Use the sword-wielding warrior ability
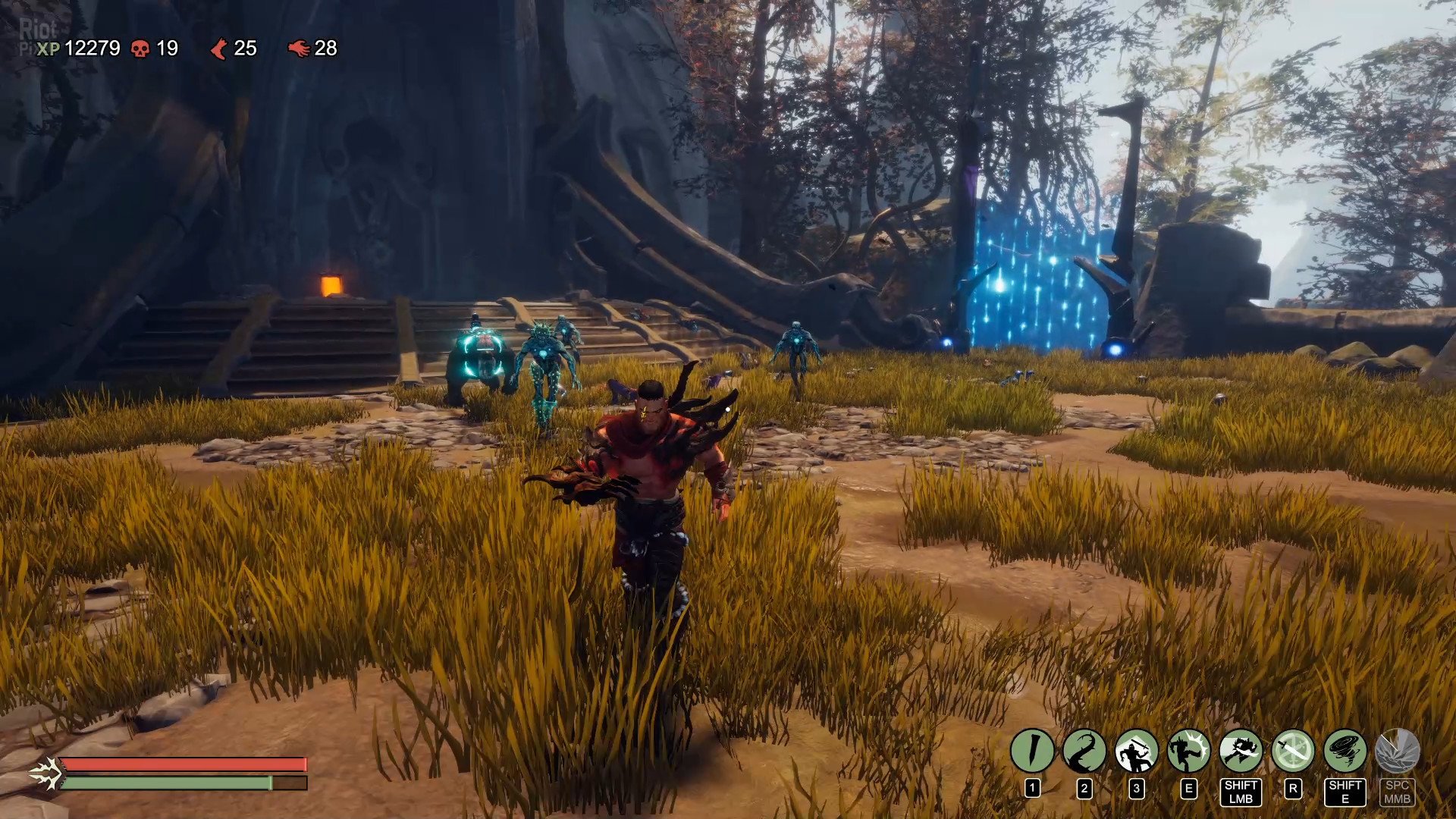The height and width of the screenshot is (819, 1456). point(1136,751)
